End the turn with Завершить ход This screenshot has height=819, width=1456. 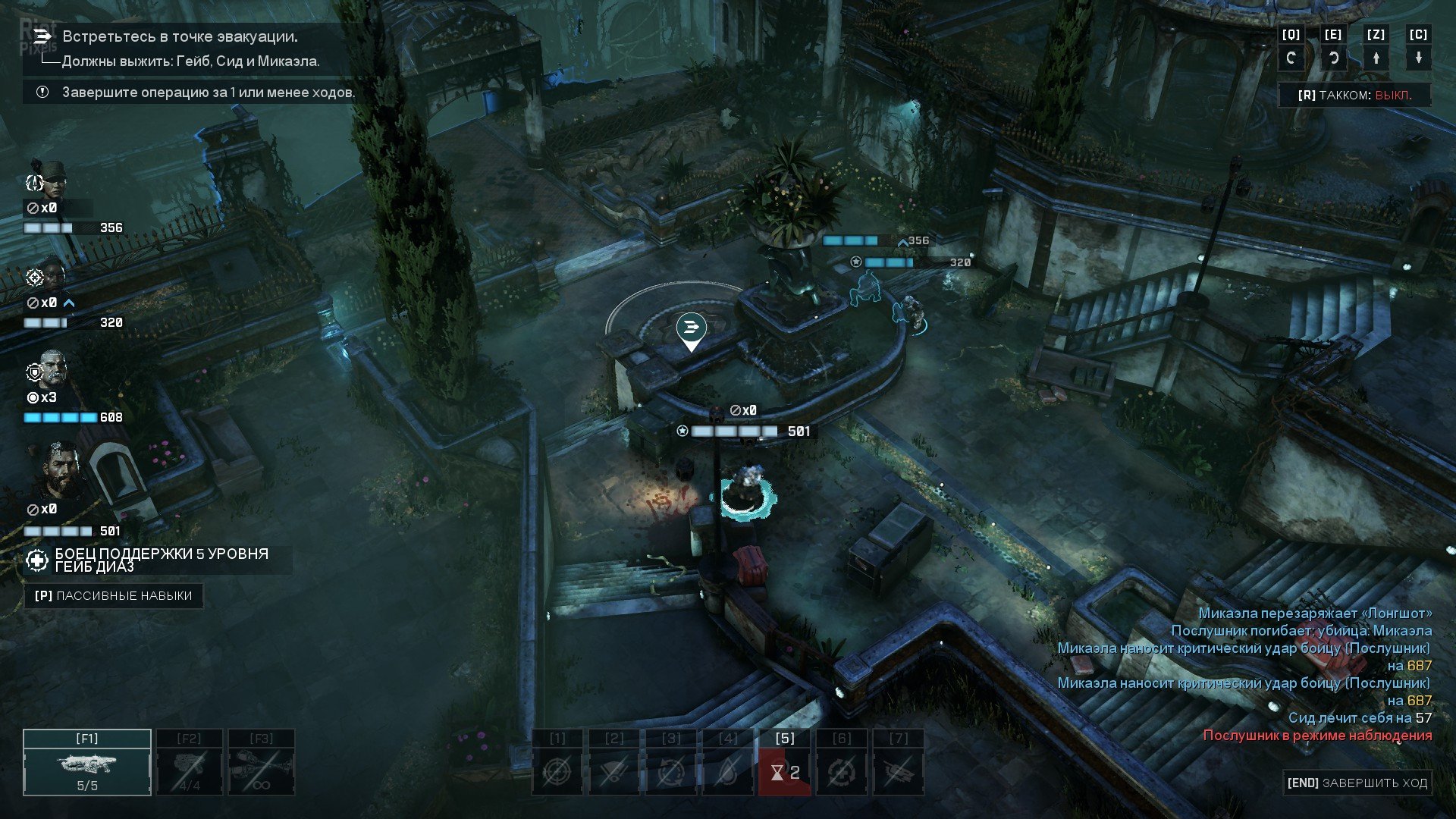(x=1356, y=783)
